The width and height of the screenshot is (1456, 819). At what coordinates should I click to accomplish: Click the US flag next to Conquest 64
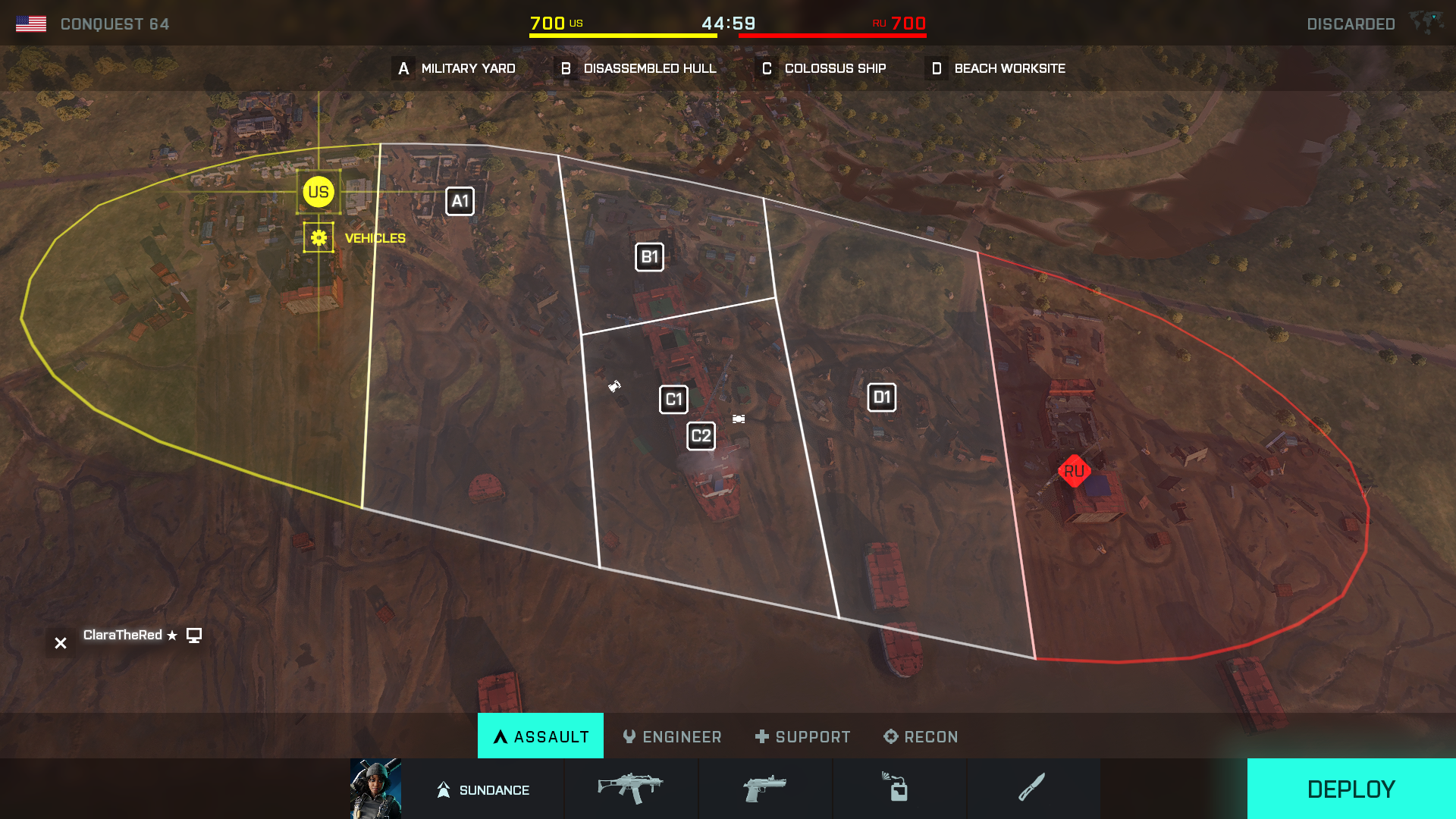click(x=32, y=23)
